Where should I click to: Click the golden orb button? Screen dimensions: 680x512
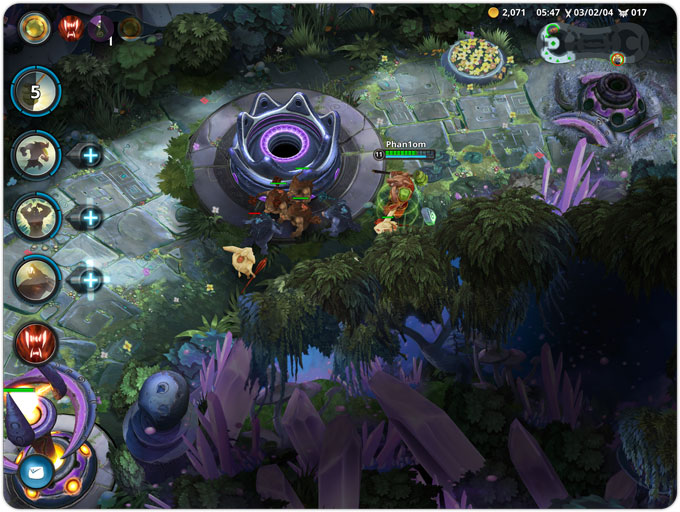tap(35, 28)
